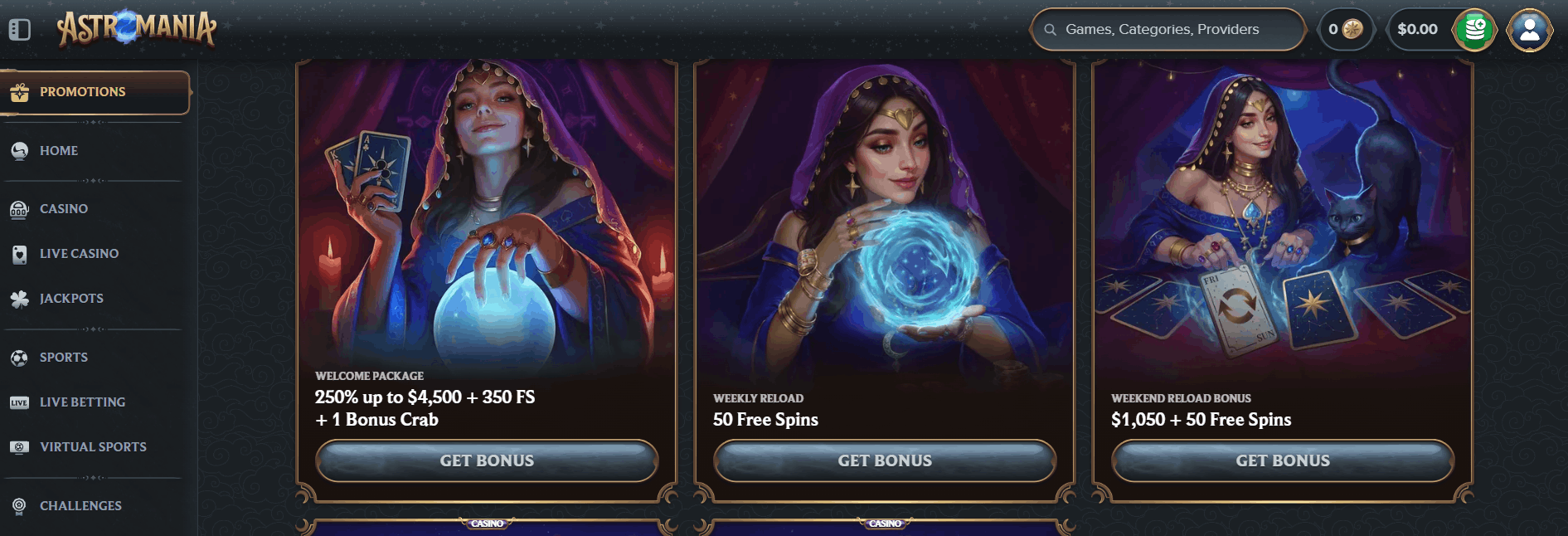Click the AstroMania logo
The width and height of the screenshot is (1568, 536).
pyautogui.click(x=137, y=29)
